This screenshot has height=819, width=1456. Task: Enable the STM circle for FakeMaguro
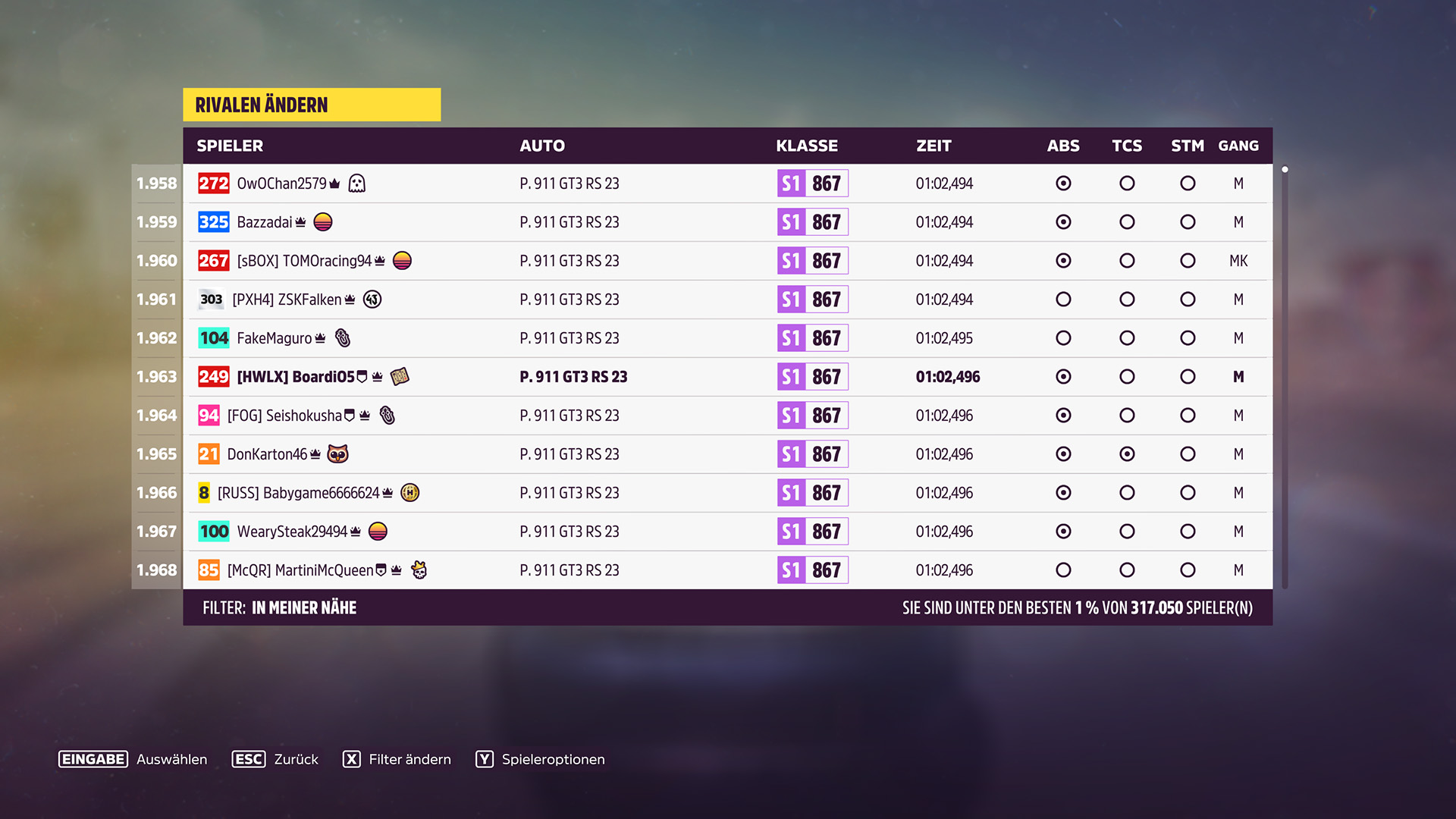(x=1188, y=337)
